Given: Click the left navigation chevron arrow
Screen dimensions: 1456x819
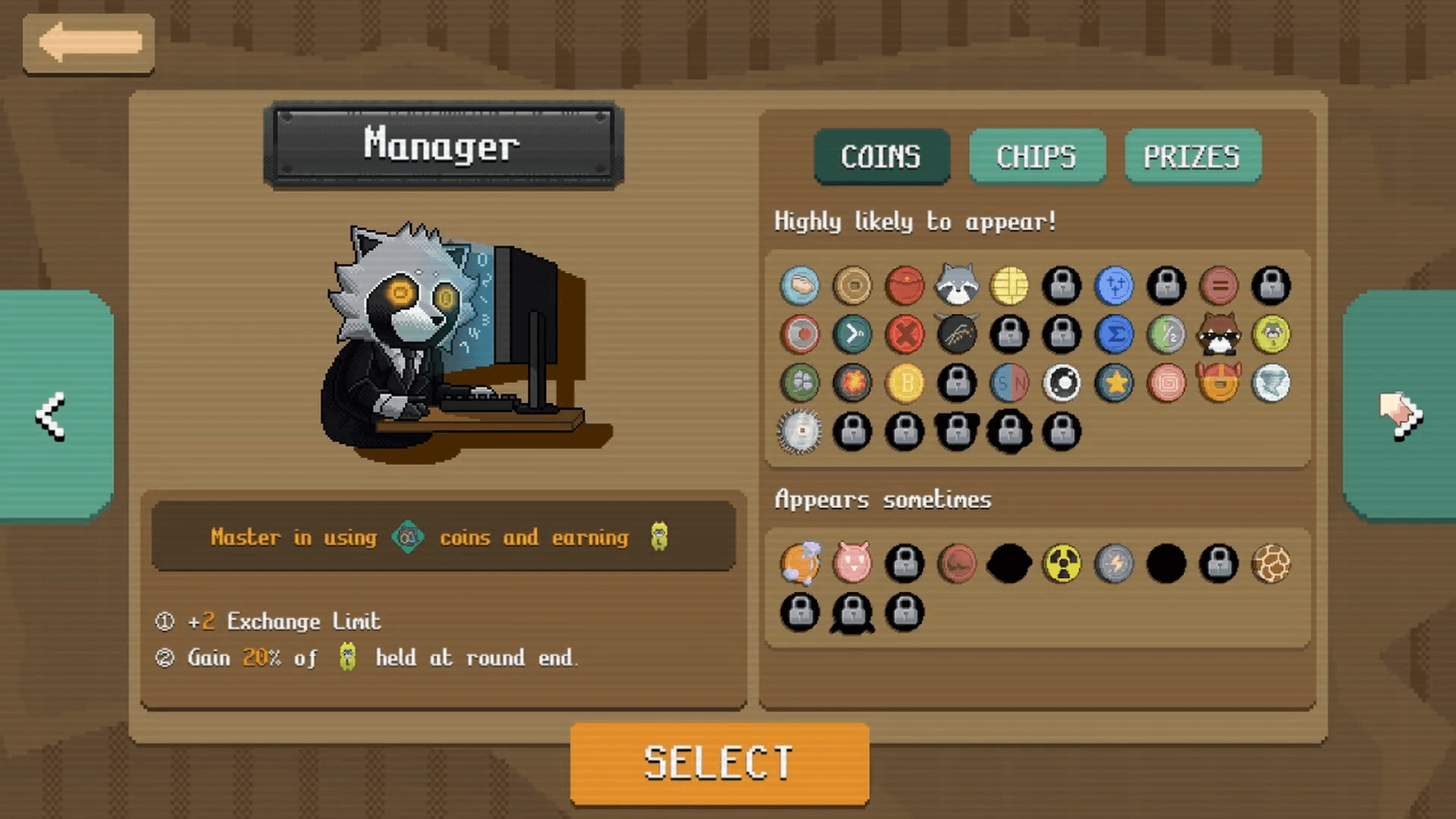Looking at the screenshot, I should pyautogui.click(x=50, y=412).
